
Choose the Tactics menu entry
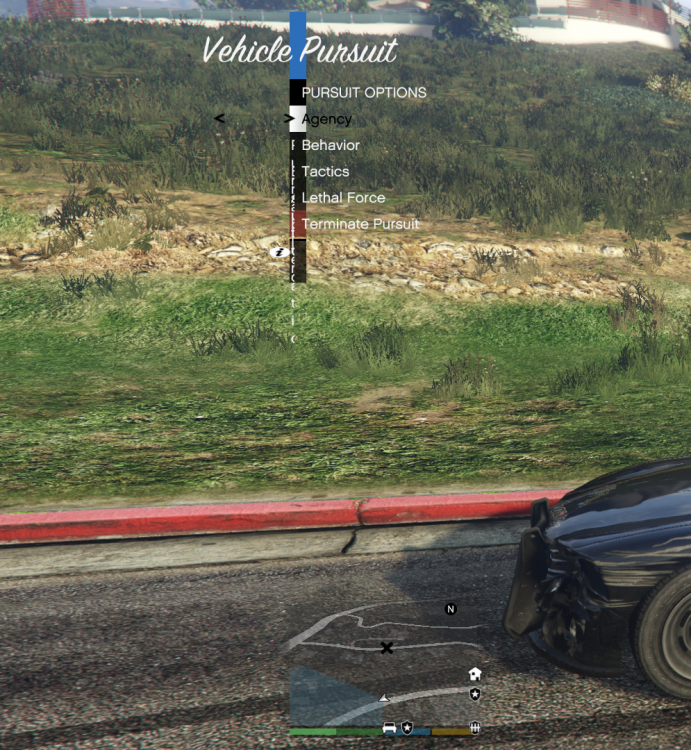[325, 171]
